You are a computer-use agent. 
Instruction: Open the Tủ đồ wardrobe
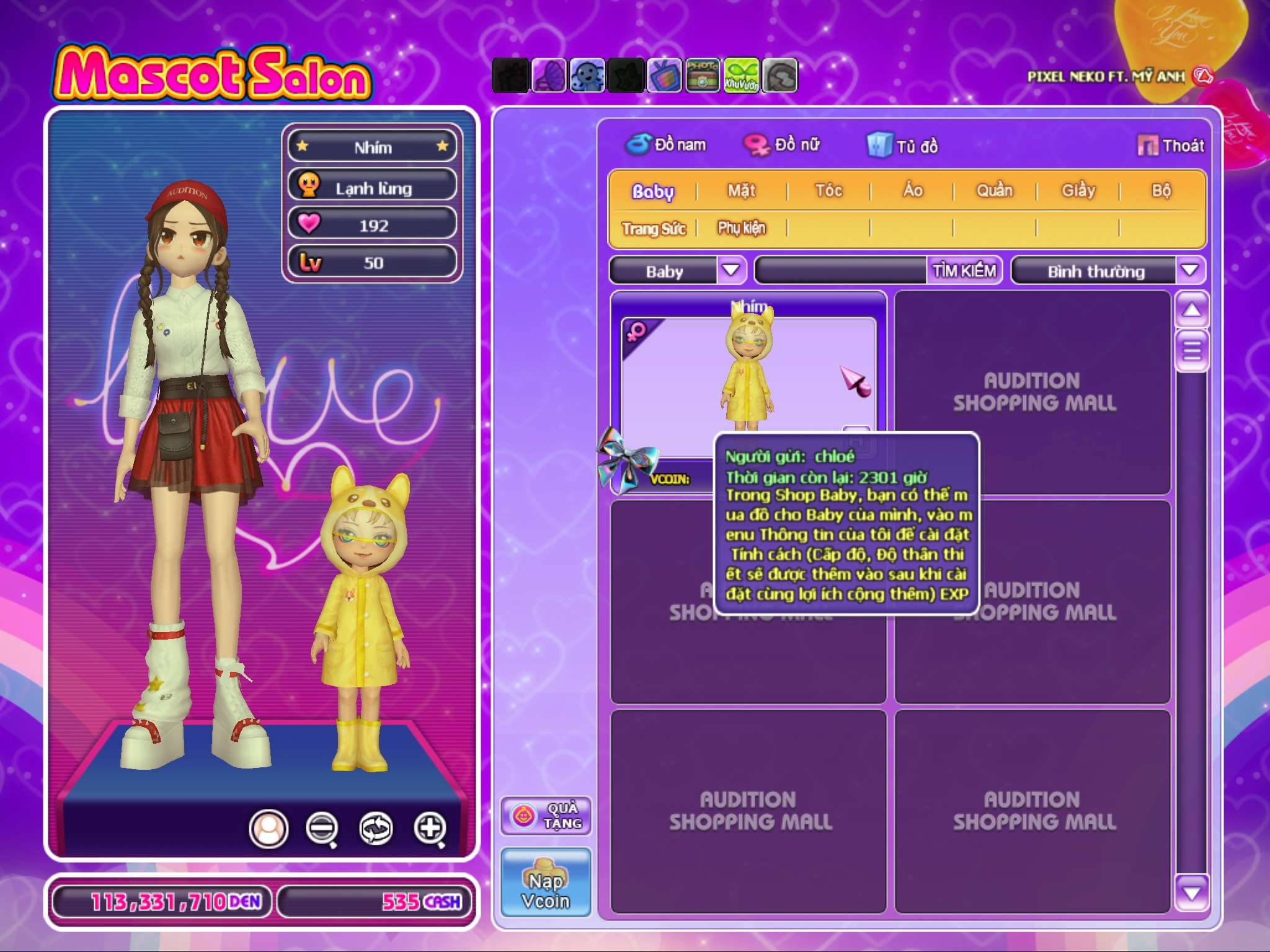pyautogui.click(x=903, y=146)
